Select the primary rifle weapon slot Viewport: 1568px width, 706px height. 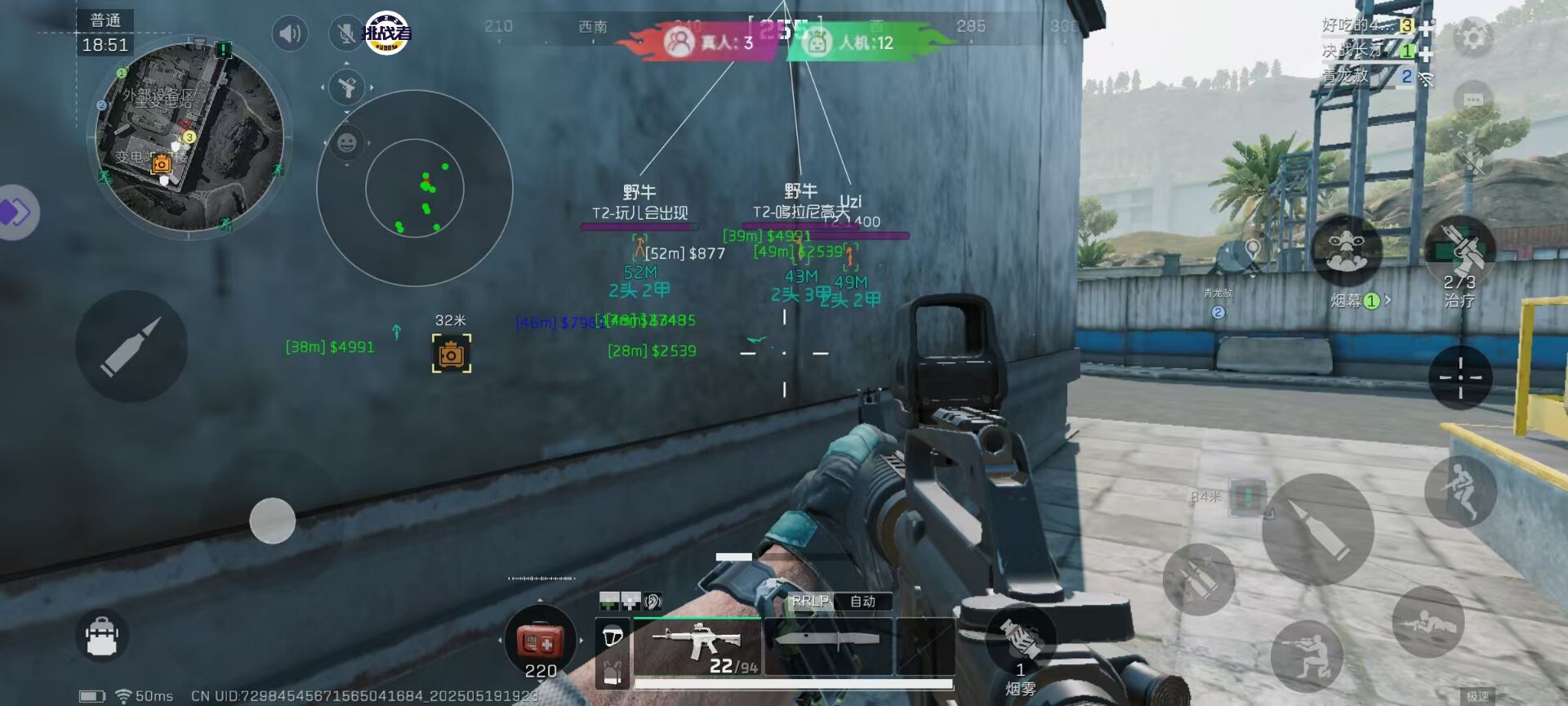697,646
